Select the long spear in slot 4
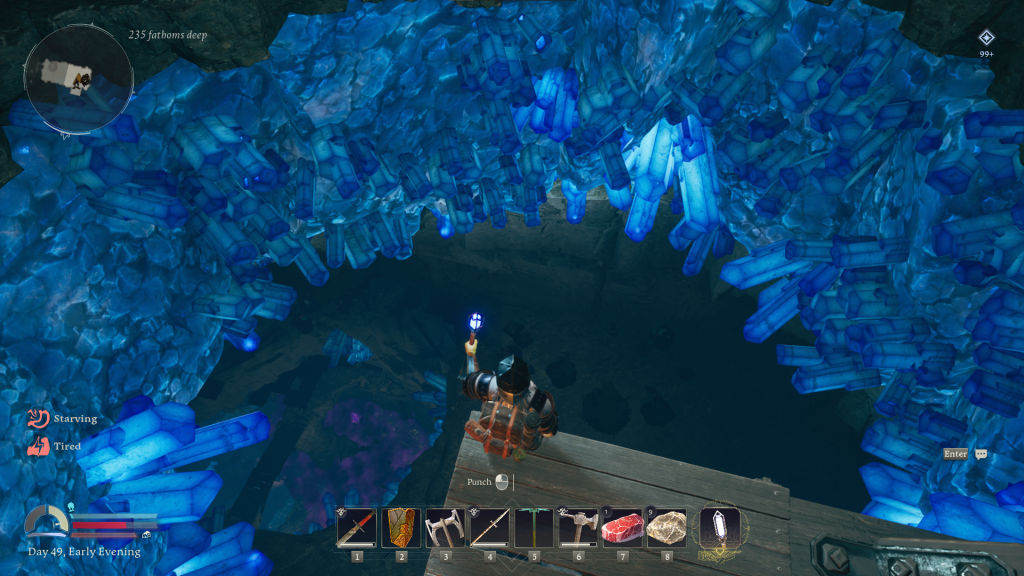 [490, 527]
